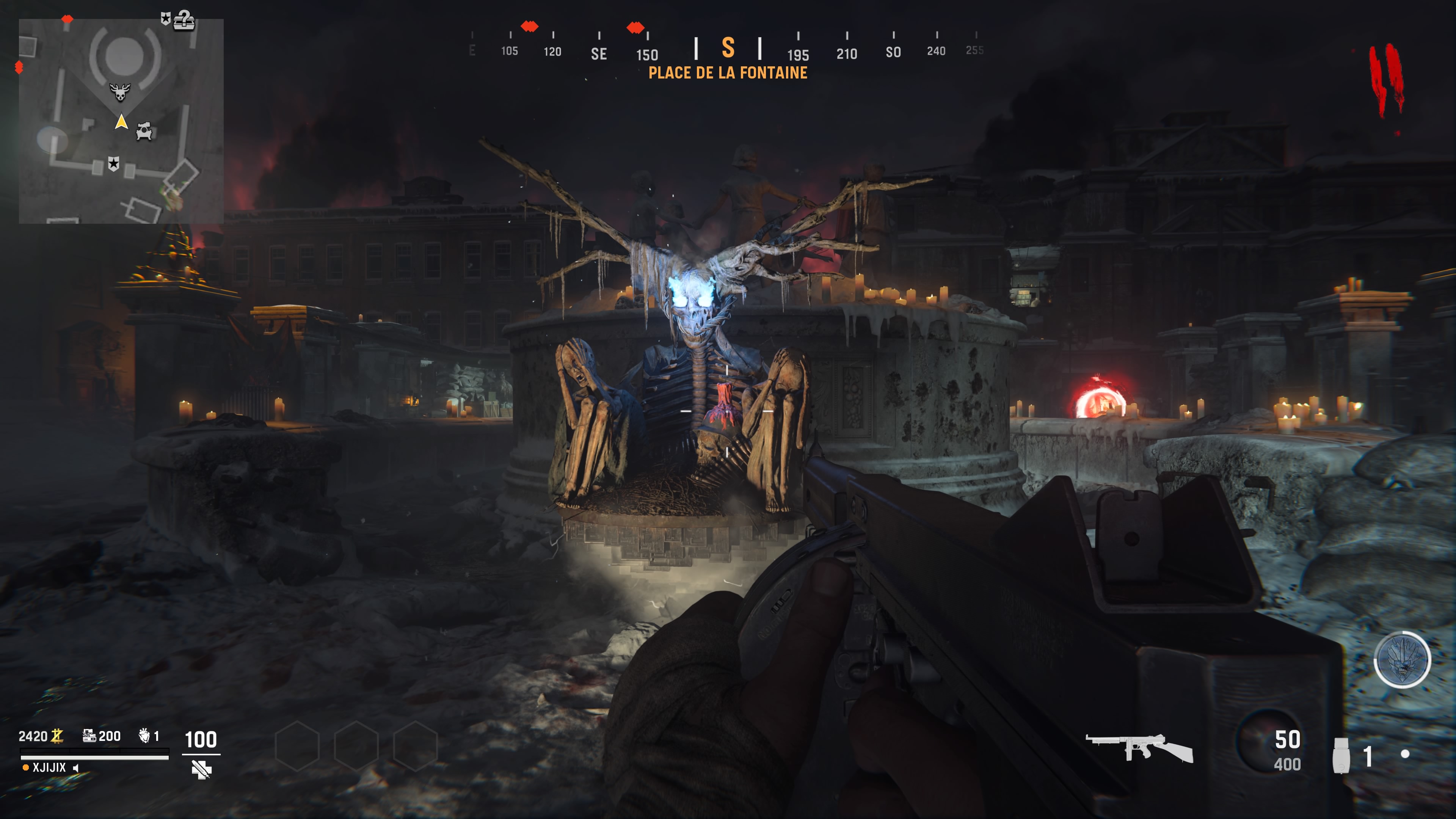Click the mystery box question mark marker
The image size is (1456, 819).
(184, 20)
